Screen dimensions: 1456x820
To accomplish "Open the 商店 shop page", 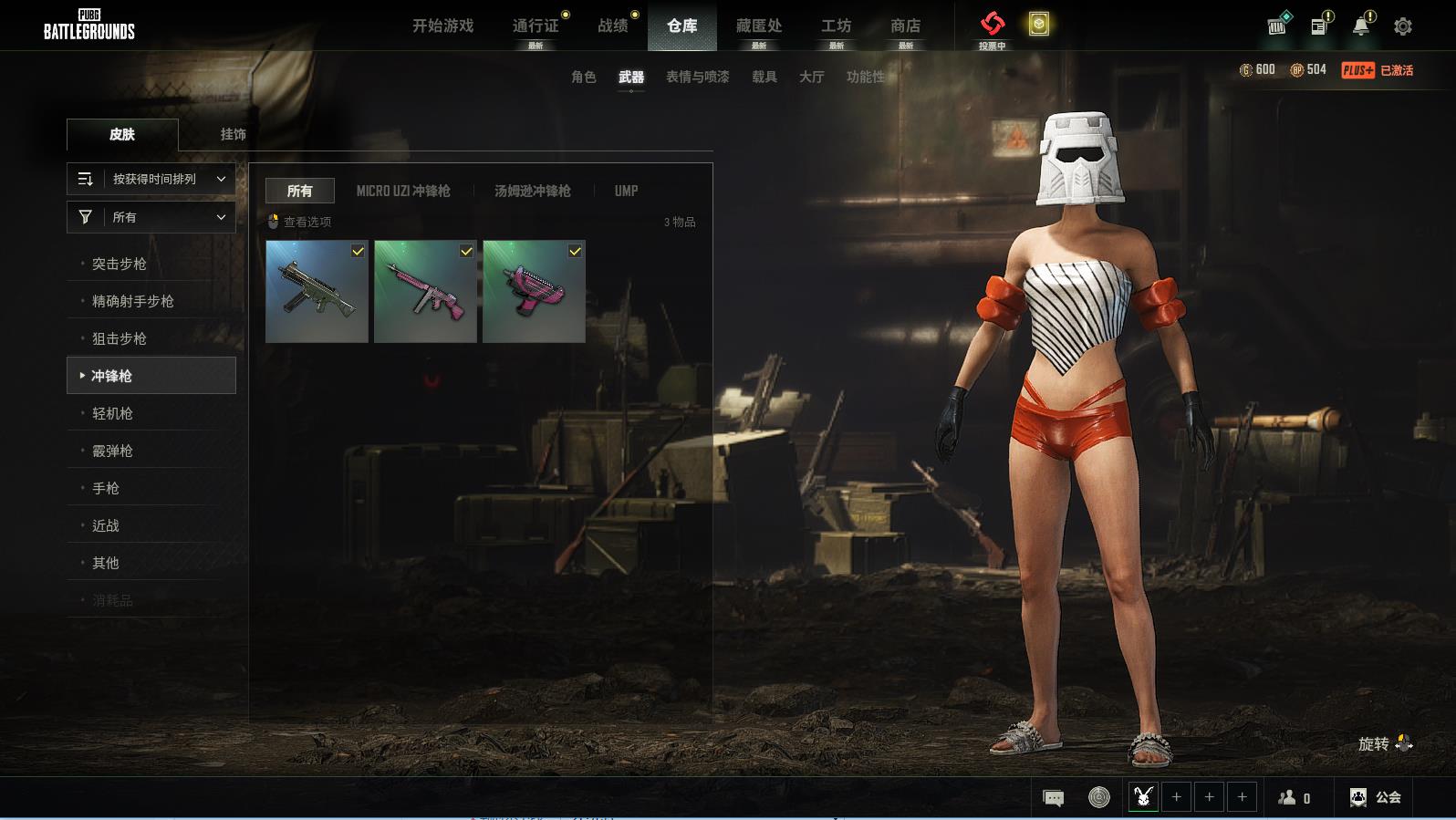I will [x=905, y=26].
